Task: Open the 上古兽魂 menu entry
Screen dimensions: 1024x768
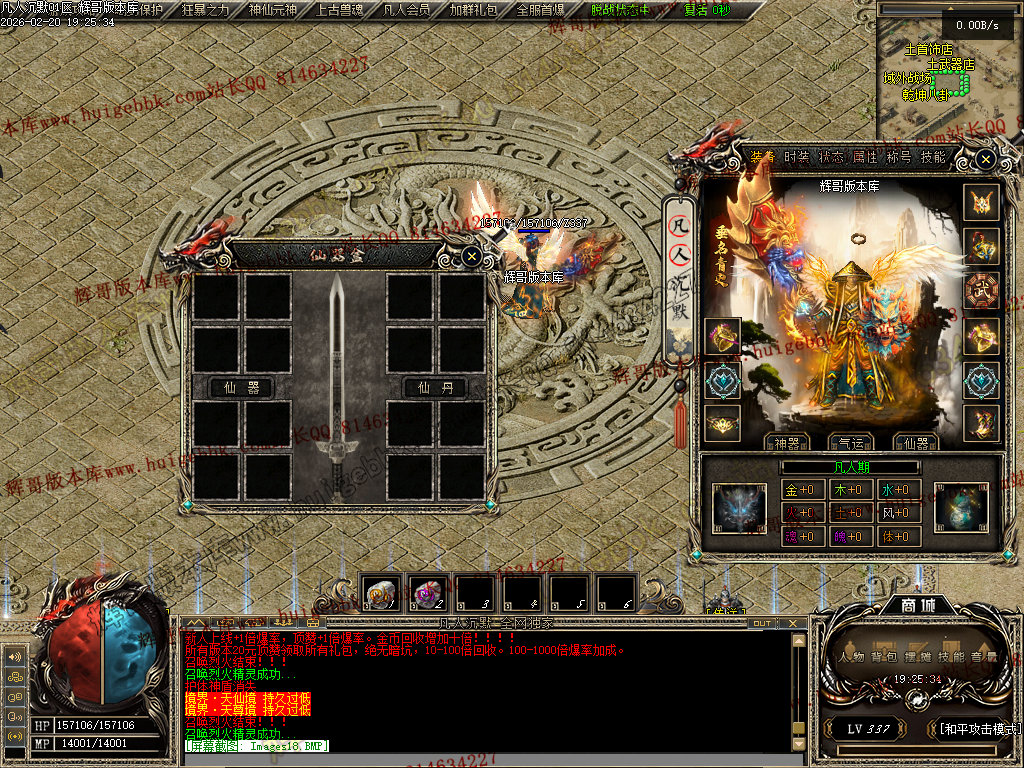Action: (340, 10)
